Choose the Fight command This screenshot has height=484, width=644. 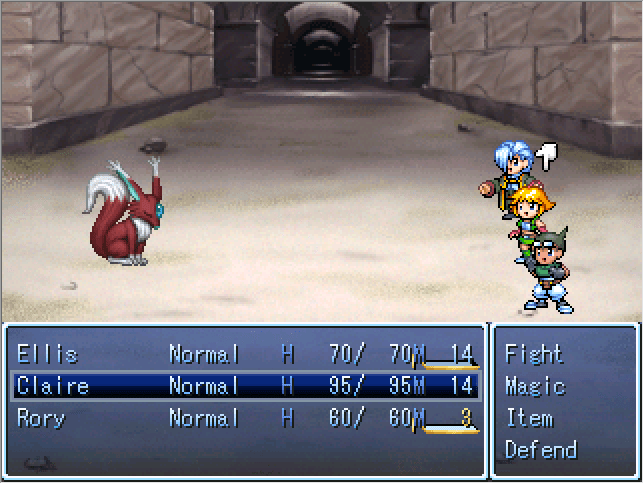(533, 354)
